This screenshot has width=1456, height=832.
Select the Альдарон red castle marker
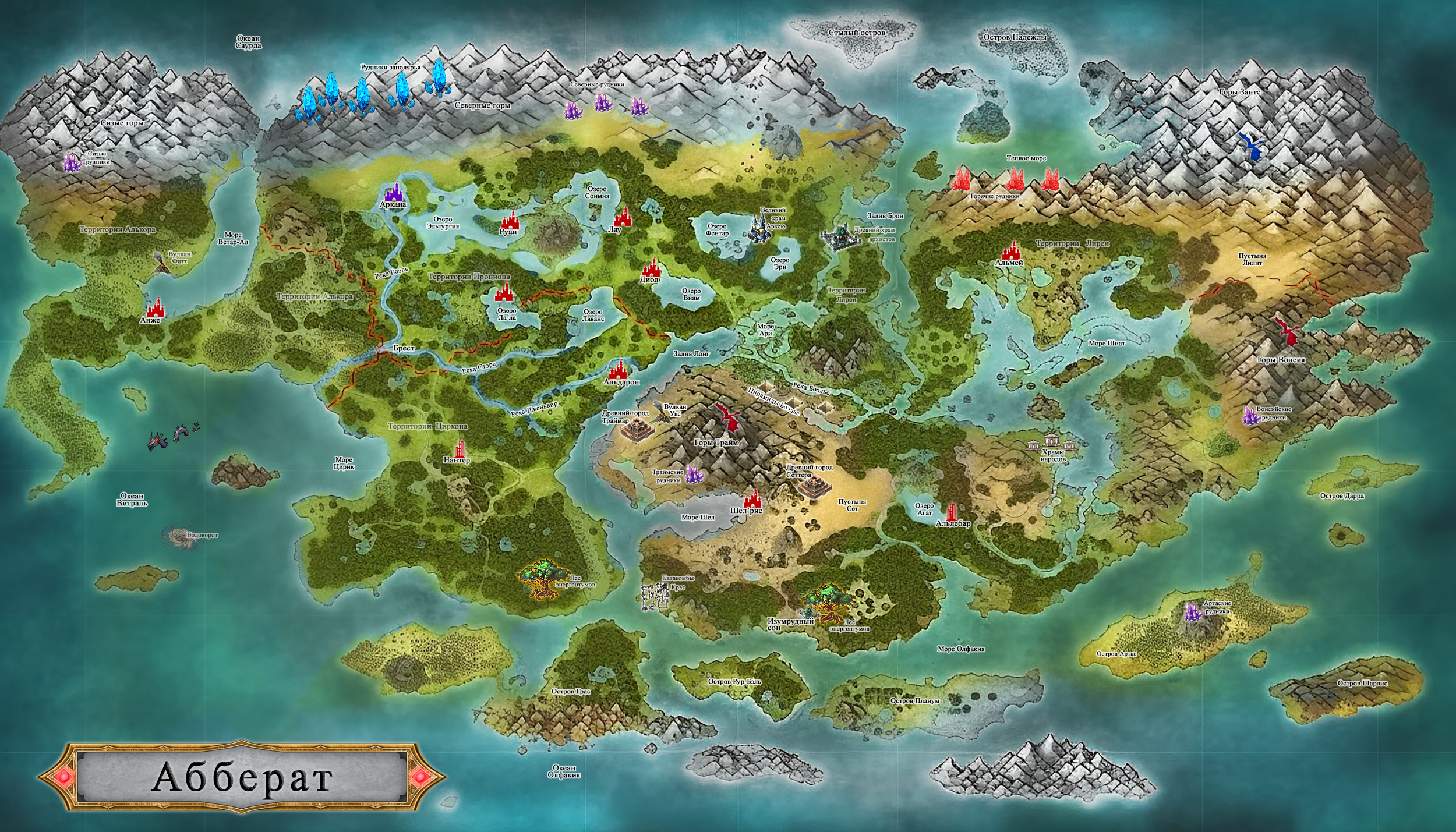[618, 369]
